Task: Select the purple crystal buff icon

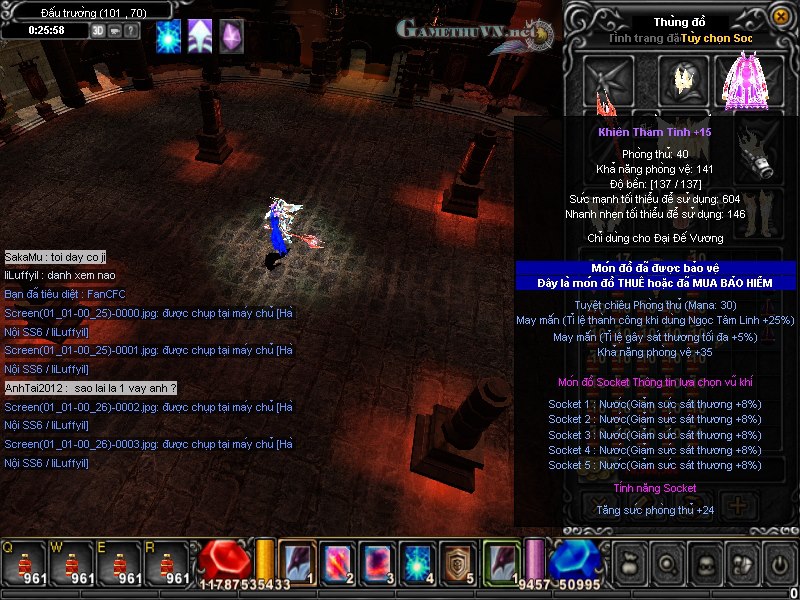Action: pyautogui.click(x=231, y=35)
